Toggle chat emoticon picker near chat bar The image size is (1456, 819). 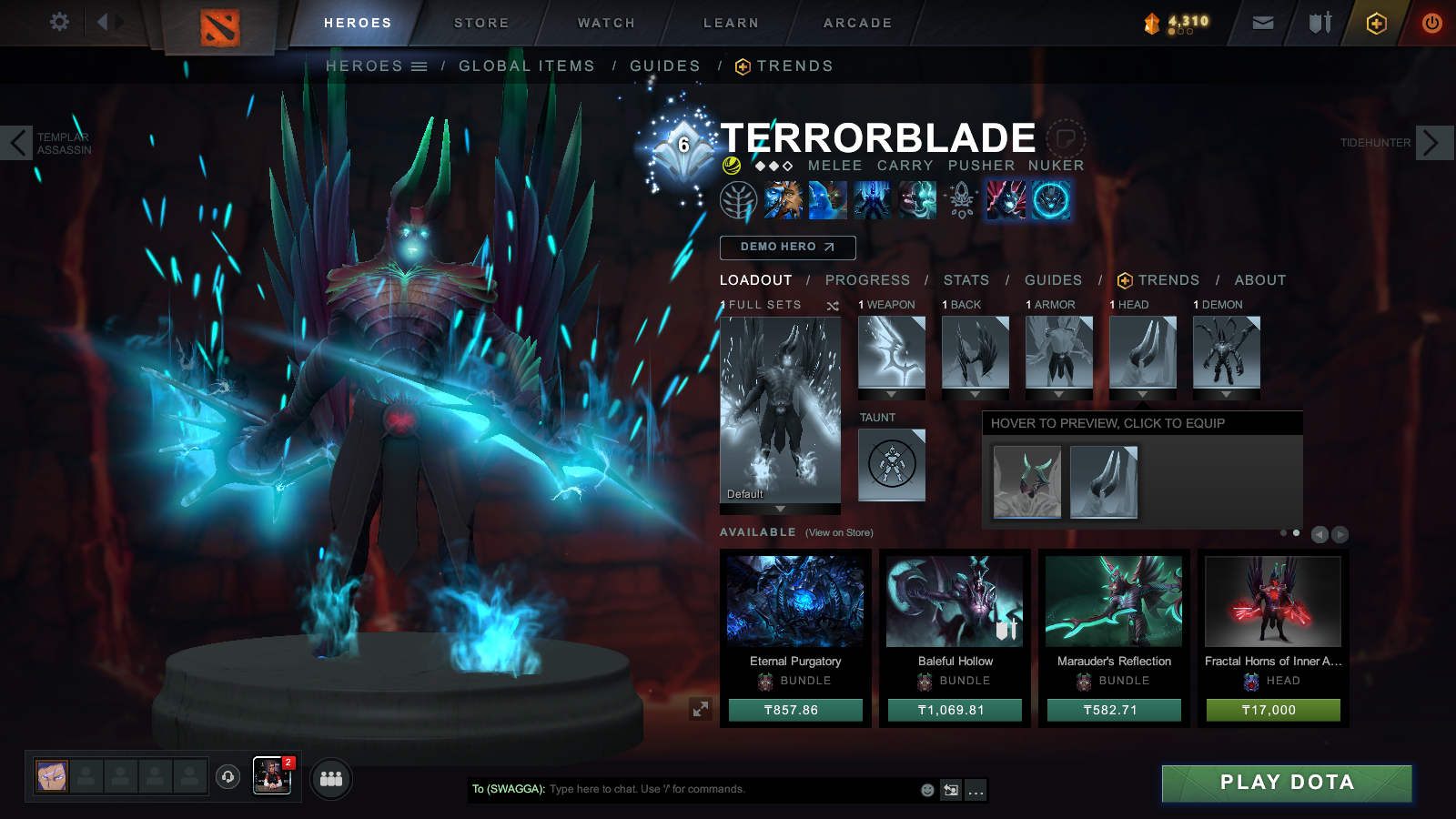point(925,791)
